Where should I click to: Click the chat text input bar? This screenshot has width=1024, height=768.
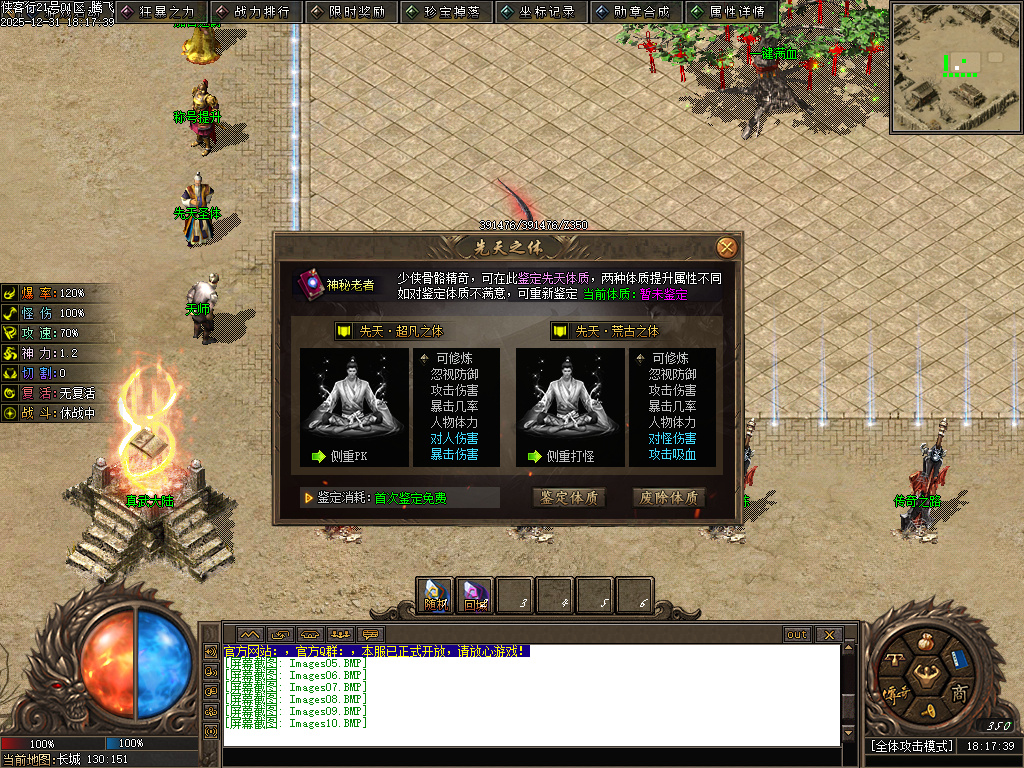coord(530,757)
